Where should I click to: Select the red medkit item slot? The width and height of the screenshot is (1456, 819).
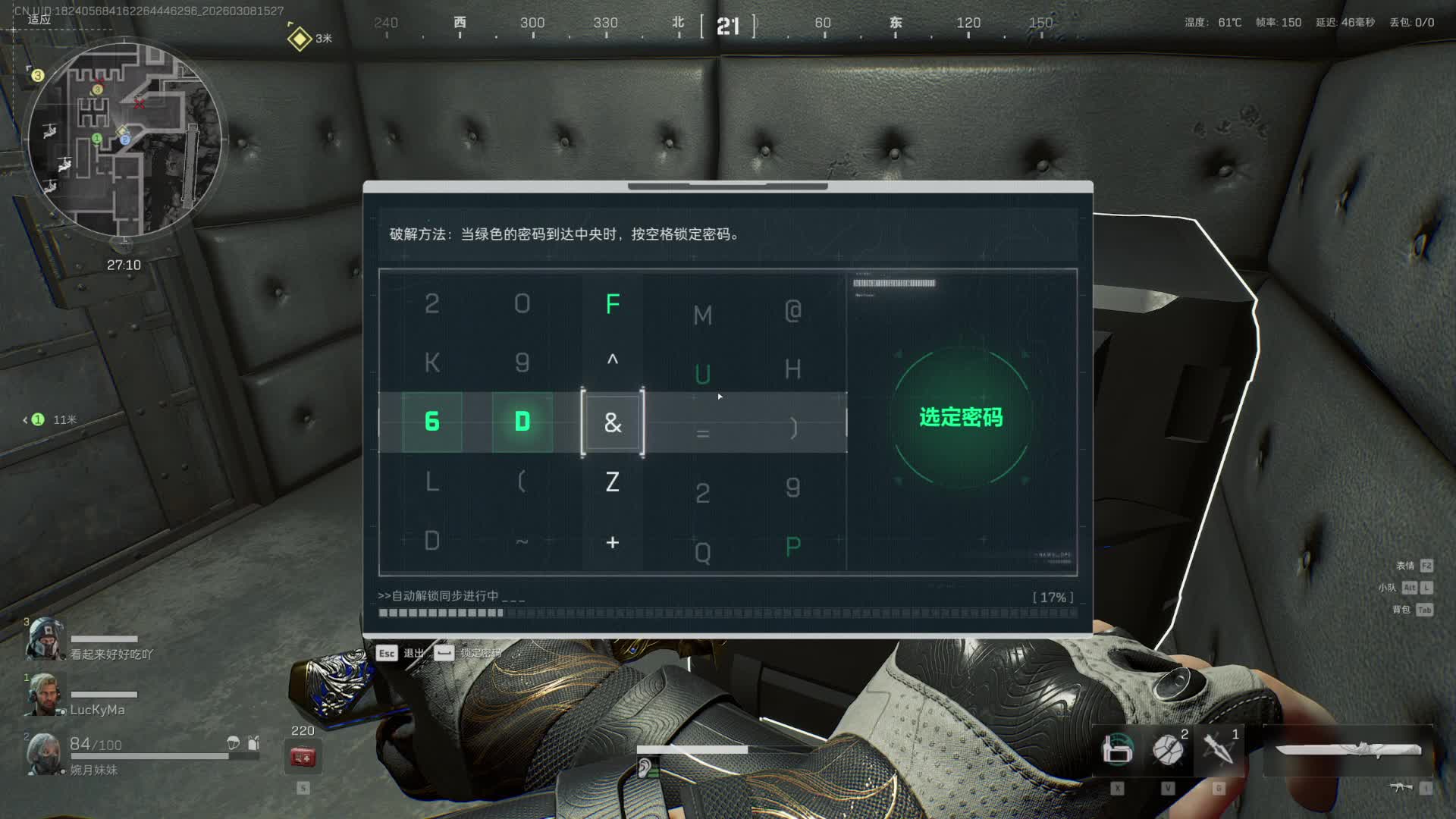(303, 756)
